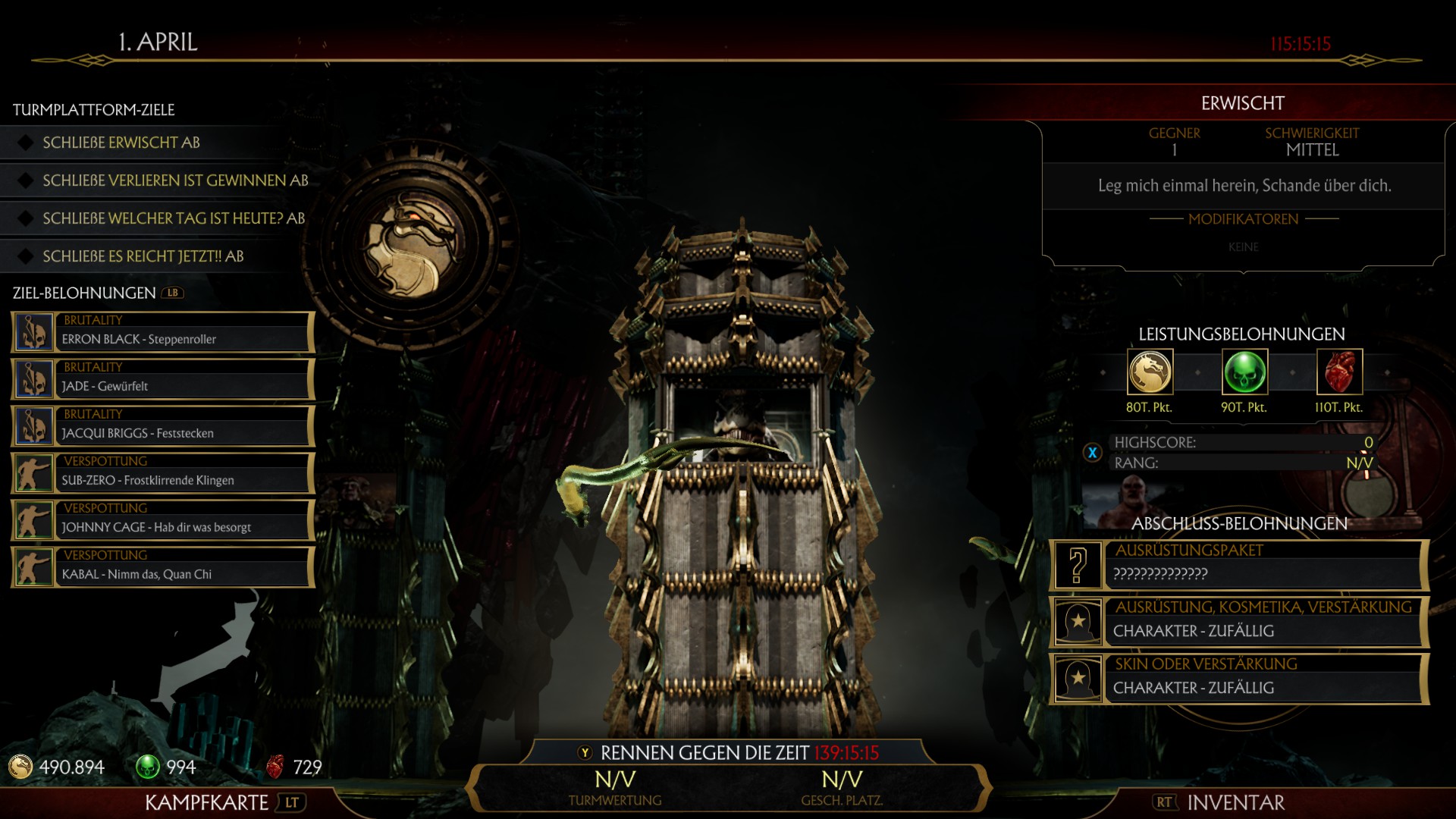Select the "Schließe Es reicht jetzt!! ab" objective
1456x819 pixels.
point(143,256)
